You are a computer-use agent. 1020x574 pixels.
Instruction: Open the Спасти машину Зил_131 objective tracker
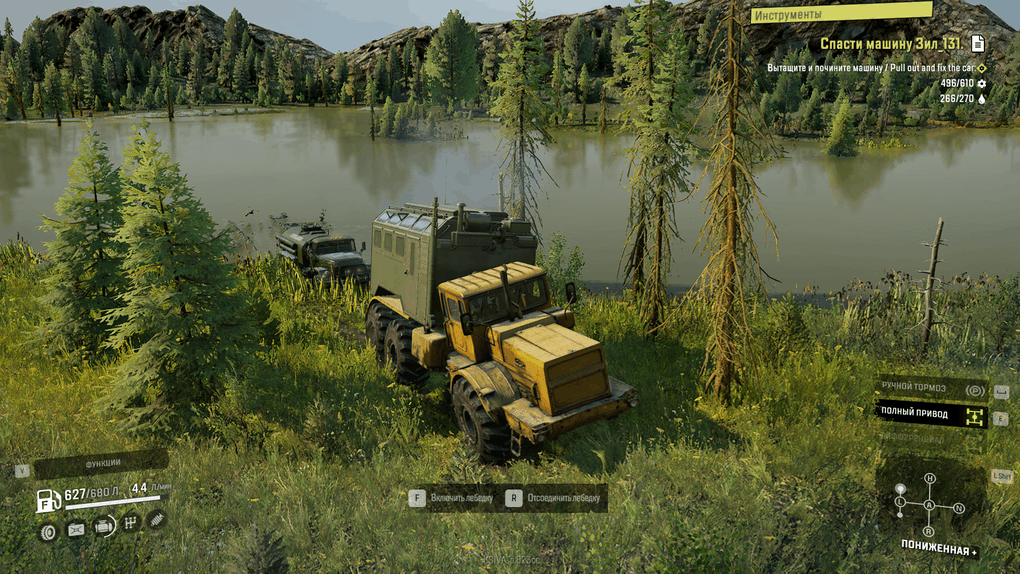click(x=892, y=44)
